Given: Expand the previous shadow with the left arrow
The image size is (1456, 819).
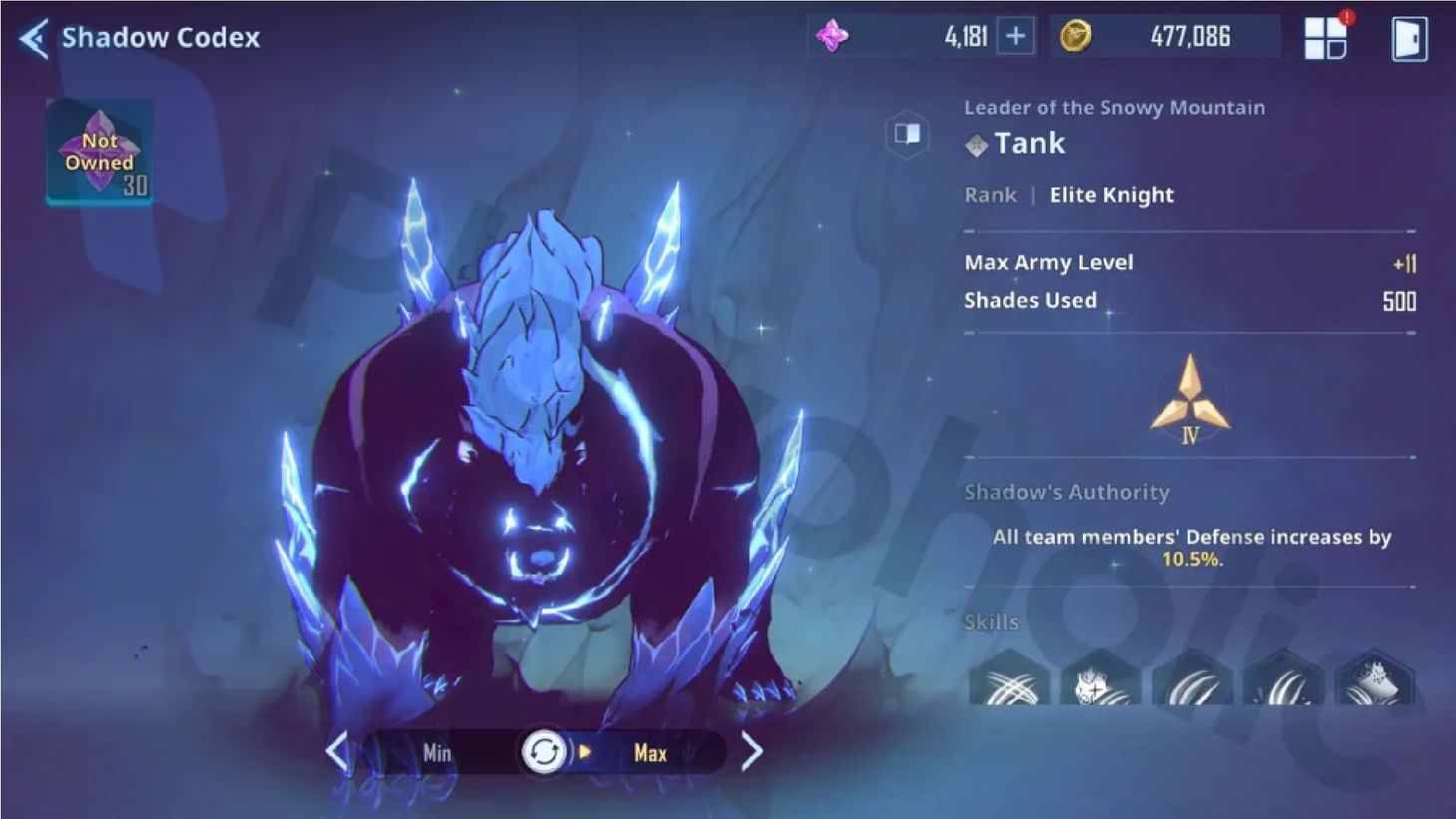Looking at the screenshot, I should tap(336, 752).
